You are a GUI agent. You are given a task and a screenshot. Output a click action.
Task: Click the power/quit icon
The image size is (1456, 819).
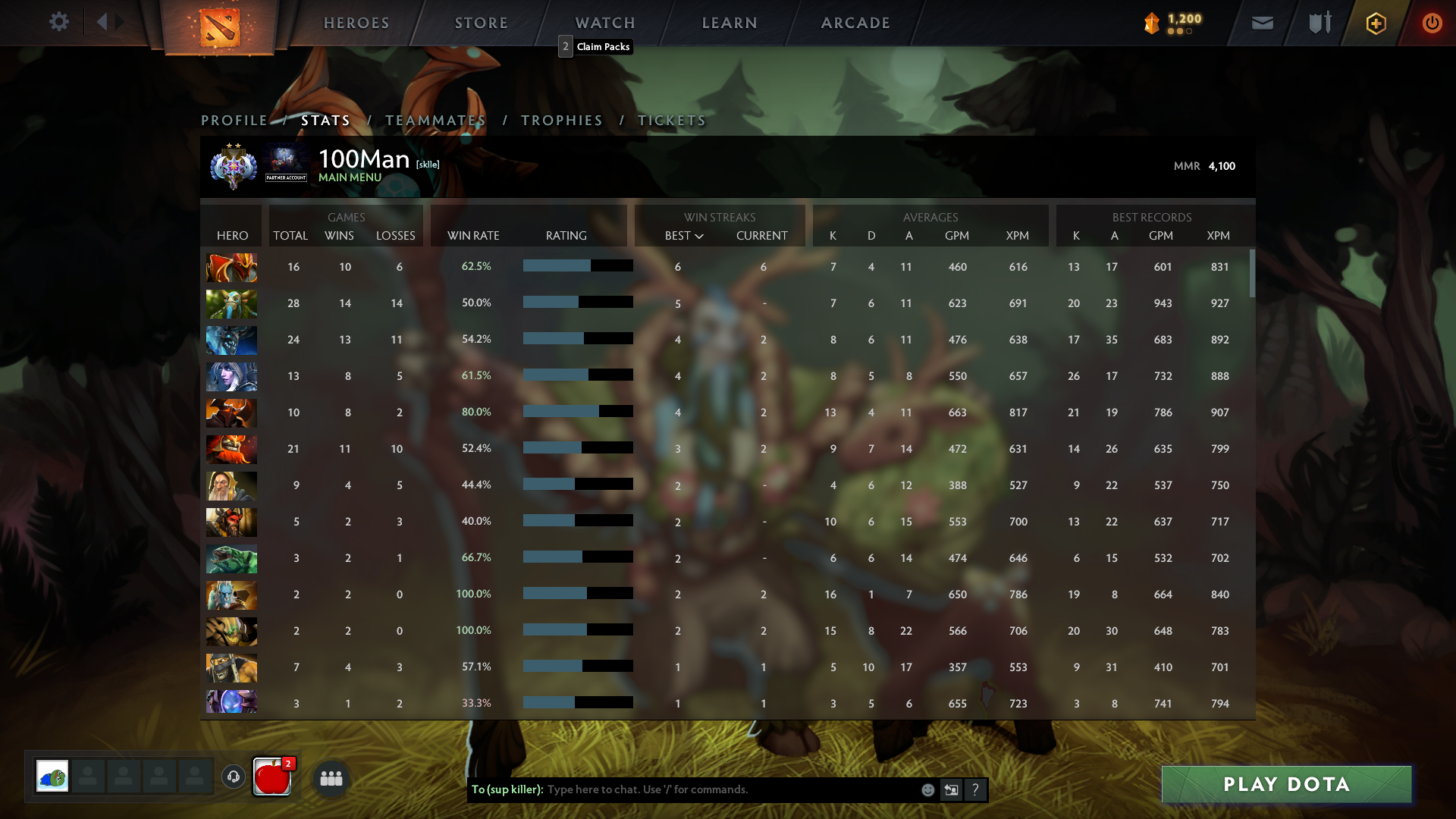point(1432,23)
